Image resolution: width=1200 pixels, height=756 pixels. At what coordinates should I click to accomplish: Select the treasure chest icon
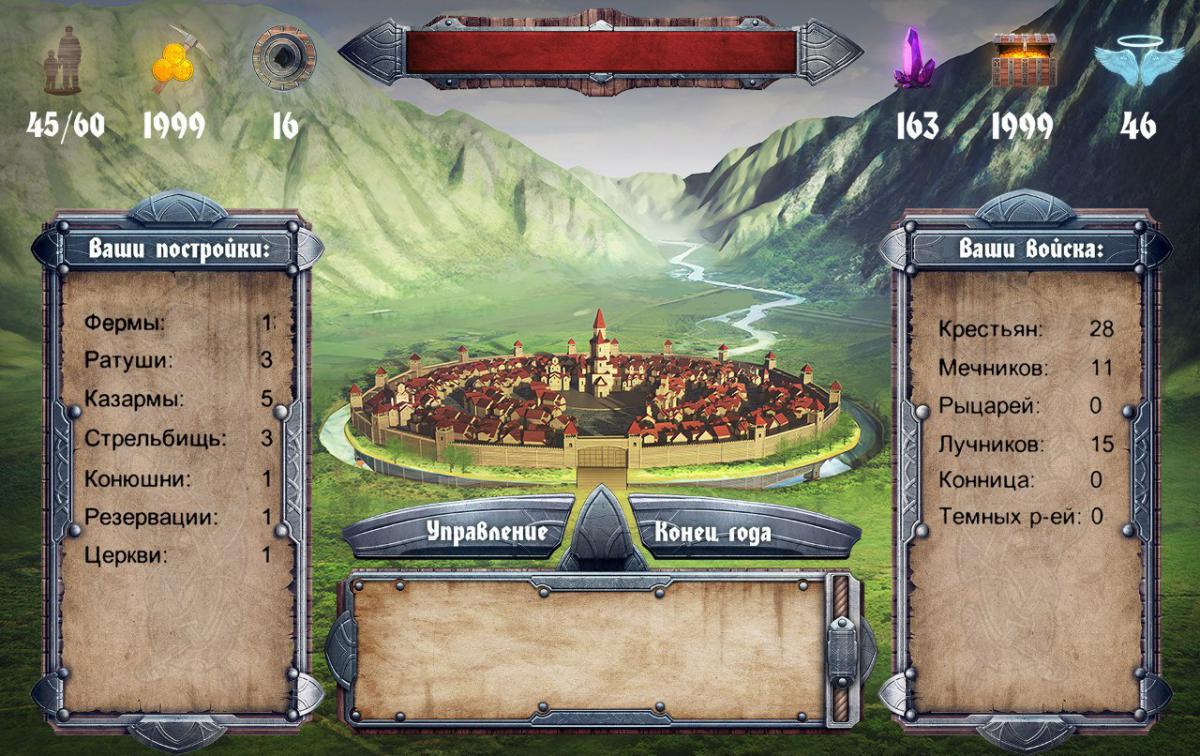[1023, 59]
